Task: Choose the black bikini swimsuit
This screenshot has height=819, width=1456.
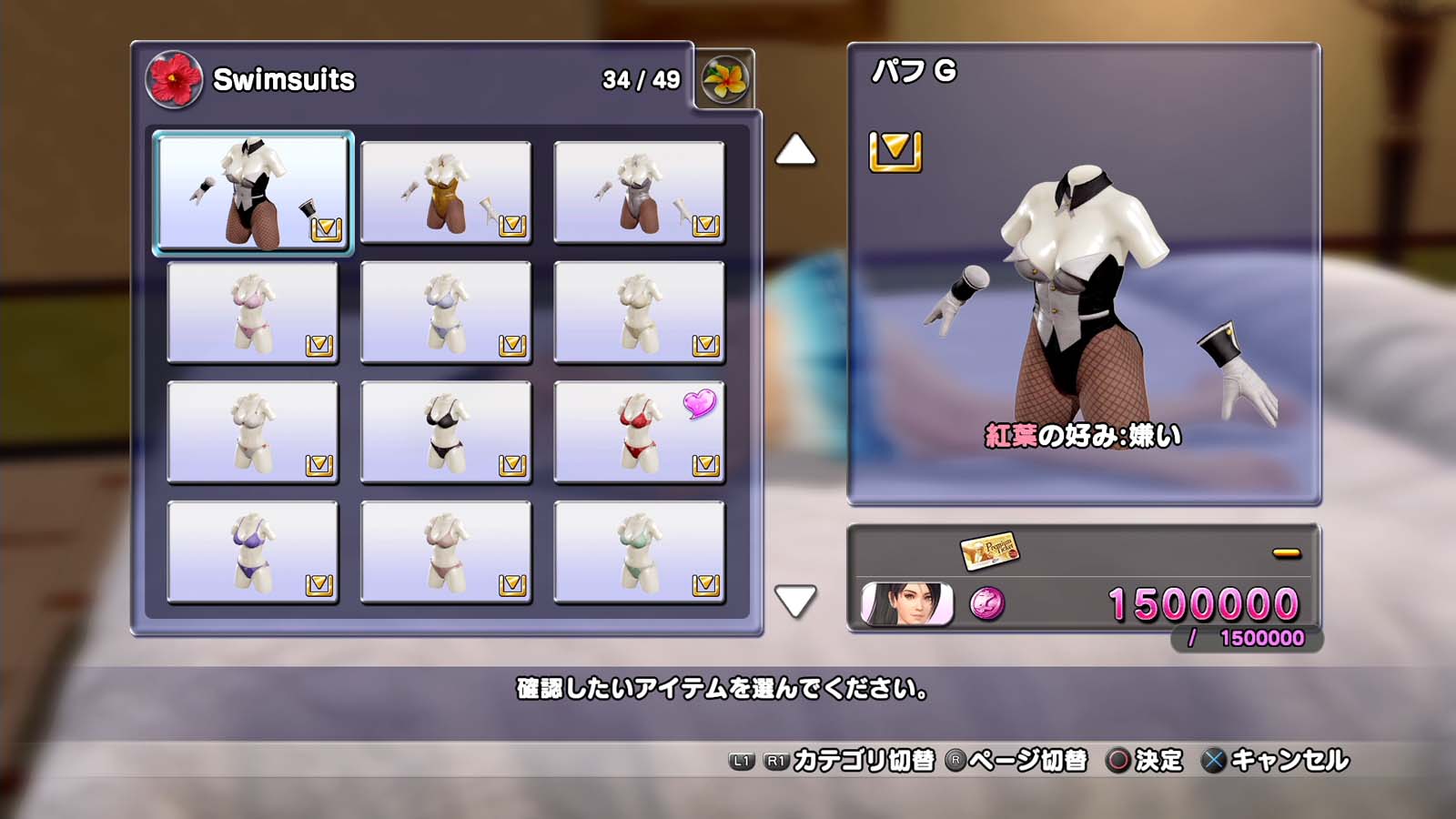Action: pos(446,432)
